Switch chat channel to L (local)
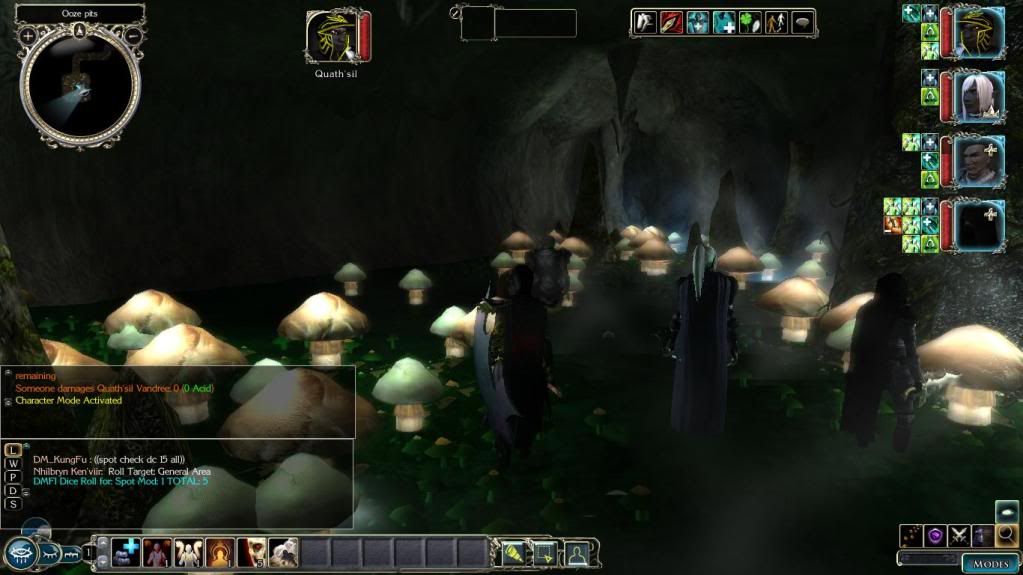Viewport: 1023px width, 575px height. pos(12,451)
